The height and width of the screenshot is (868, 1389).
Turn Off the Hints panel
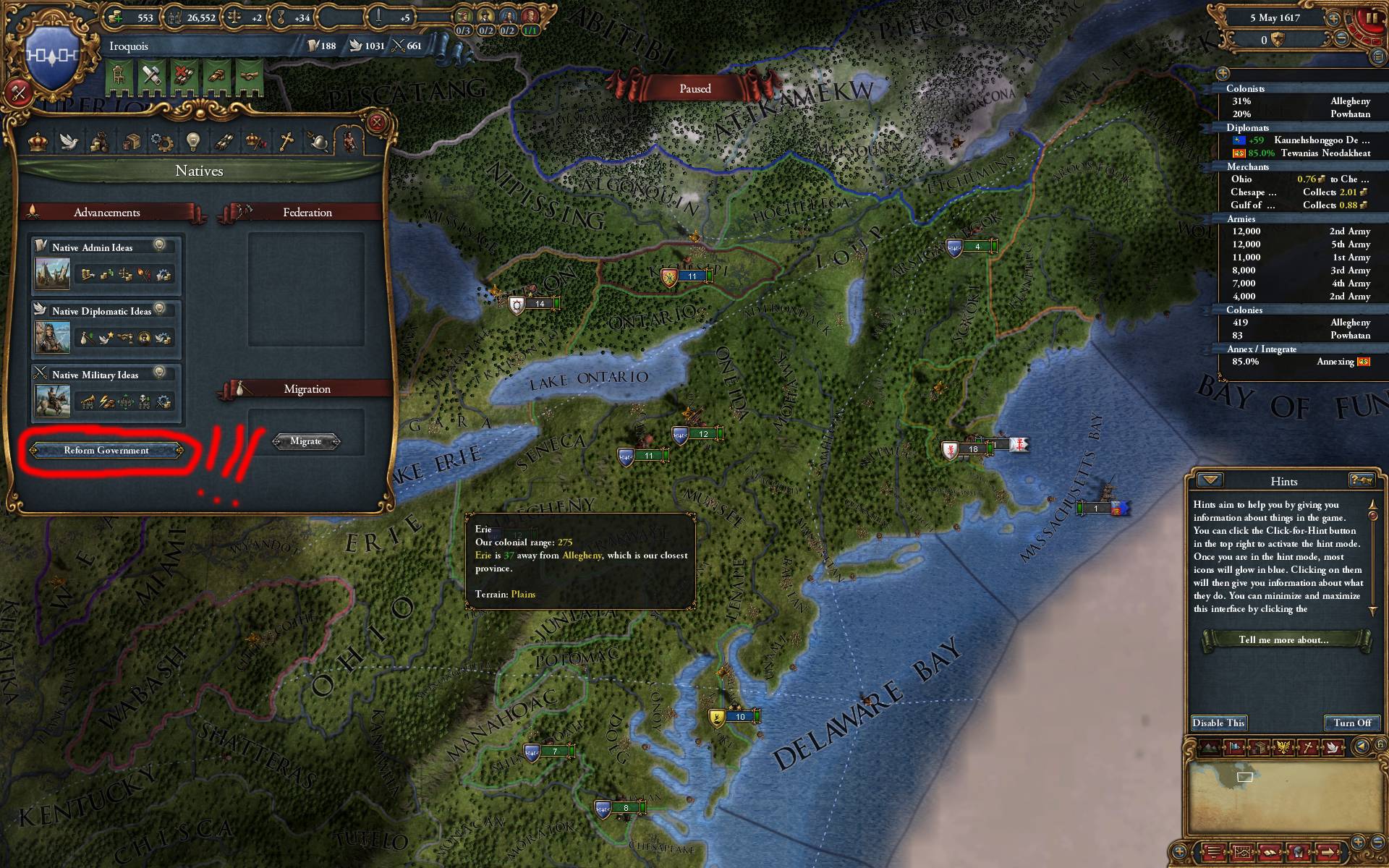[x=1351, y=723]
